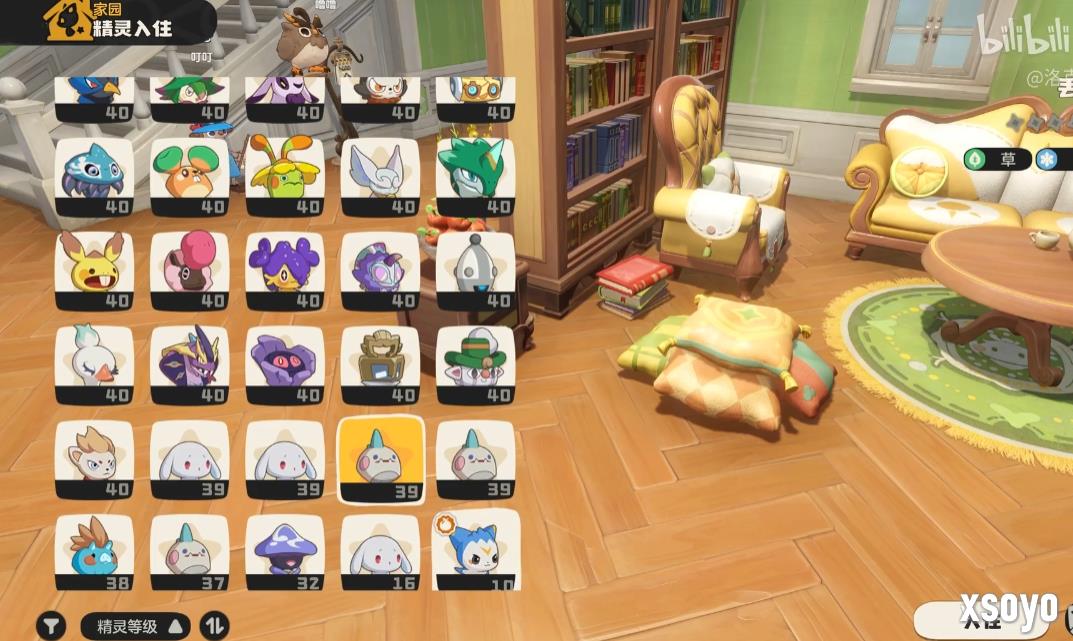
Task: Select the grass 草 attribute tag
Action: click(997, 159)
